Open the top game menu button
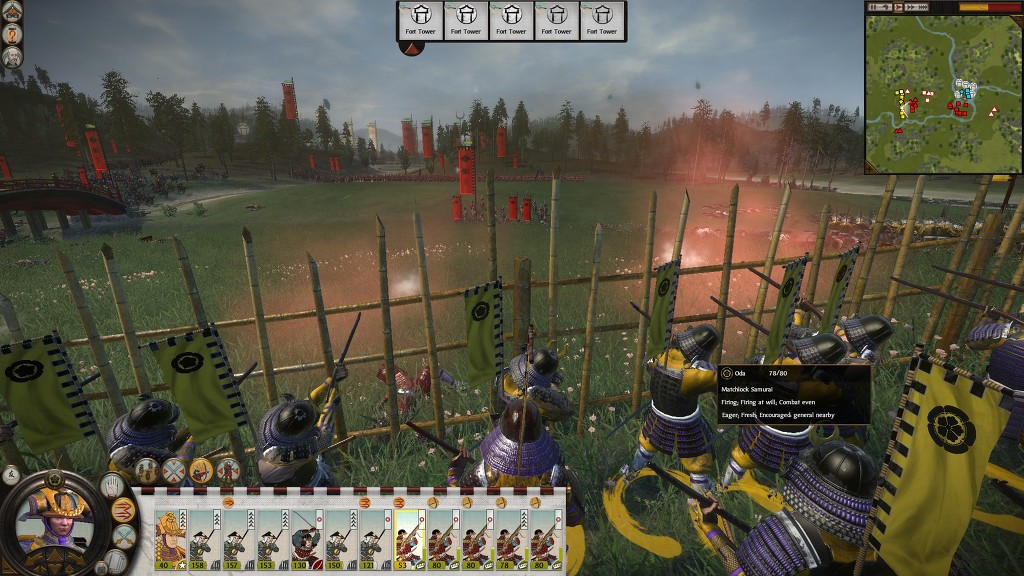 (x=12, y=12)
